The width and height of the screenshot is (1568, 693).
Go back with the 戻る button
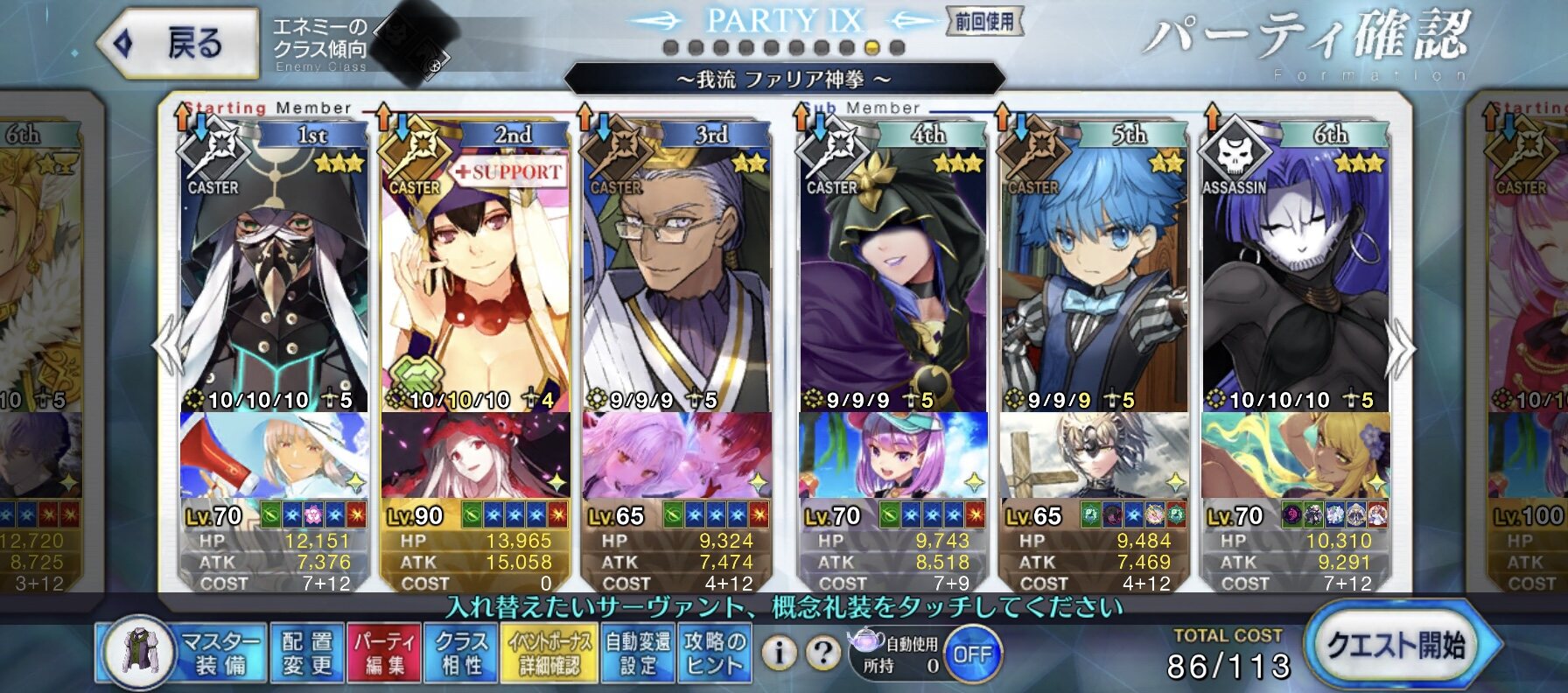coord(179,43)
